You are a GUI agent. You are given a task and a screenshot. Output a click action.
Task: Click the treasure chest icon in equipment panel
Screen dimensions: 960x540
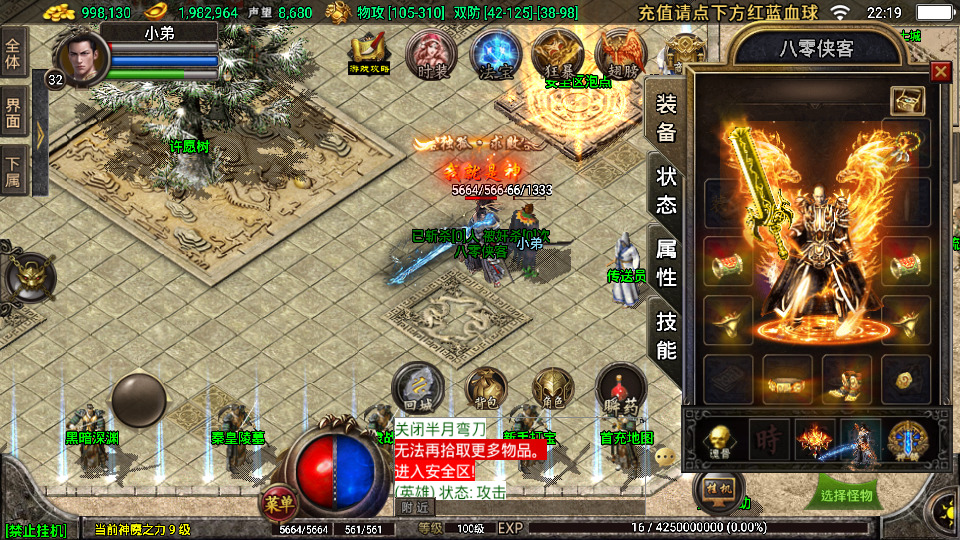click(907, 101)
